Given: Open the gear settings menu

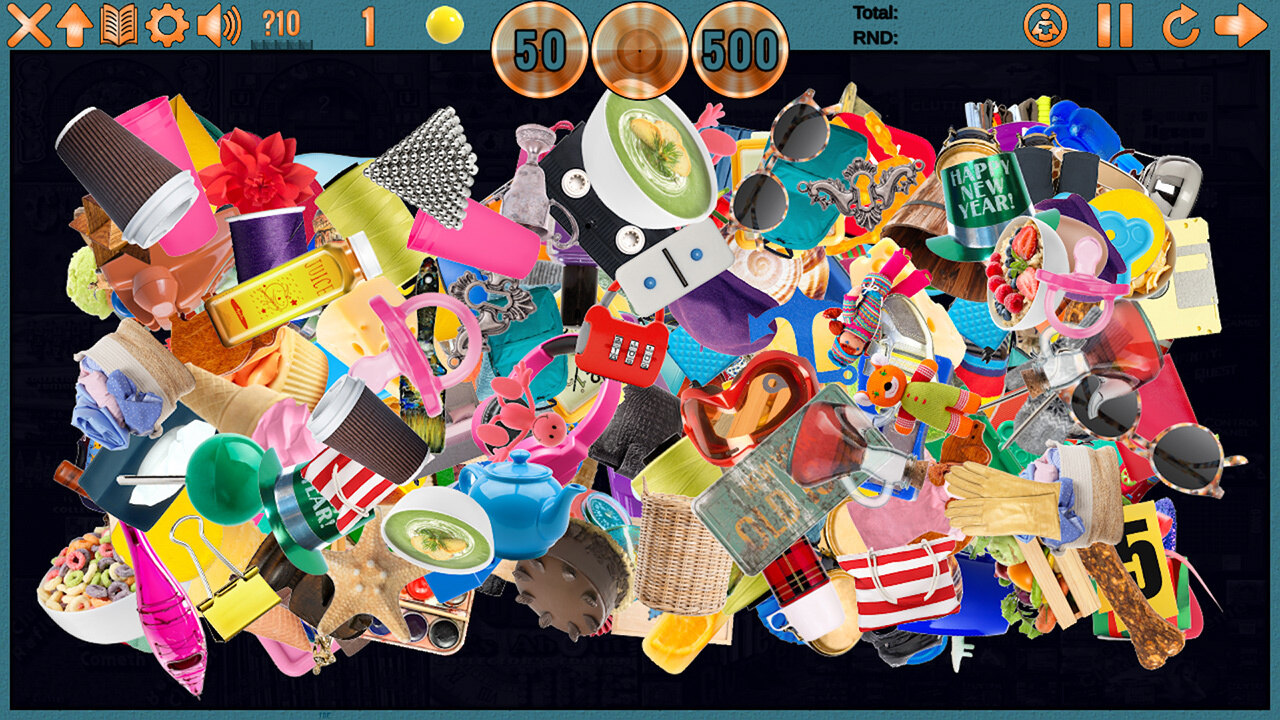Looking at the screenshot, I should tap(166, 25).
